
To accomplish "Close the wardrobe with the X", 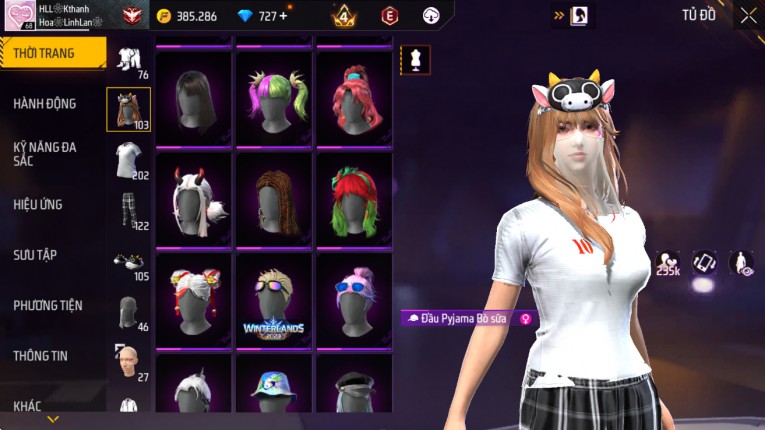I will [x=748, y=16].
